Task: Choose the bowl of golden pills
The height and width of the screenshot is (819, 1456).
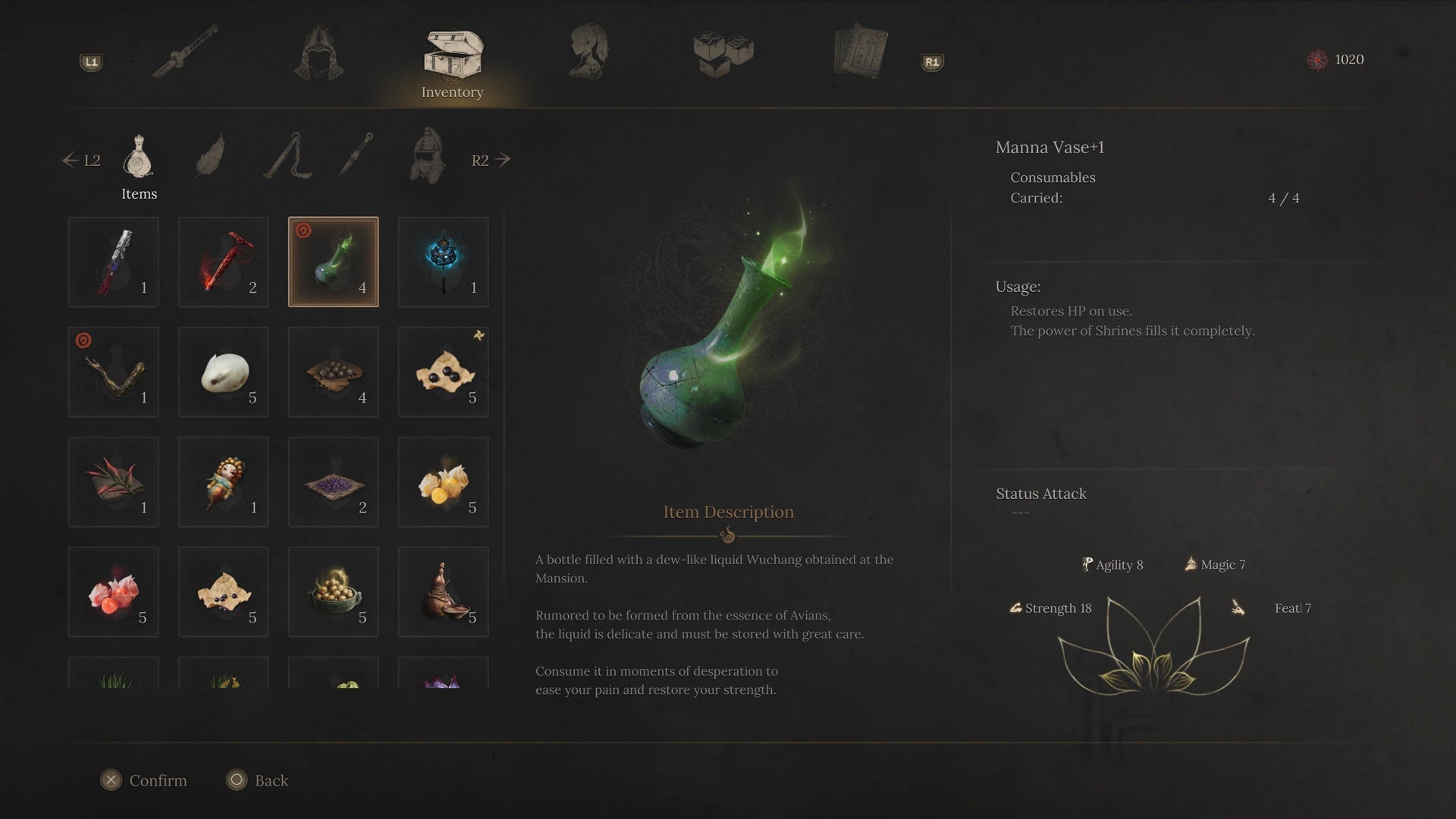Action: tap(333, 591)
